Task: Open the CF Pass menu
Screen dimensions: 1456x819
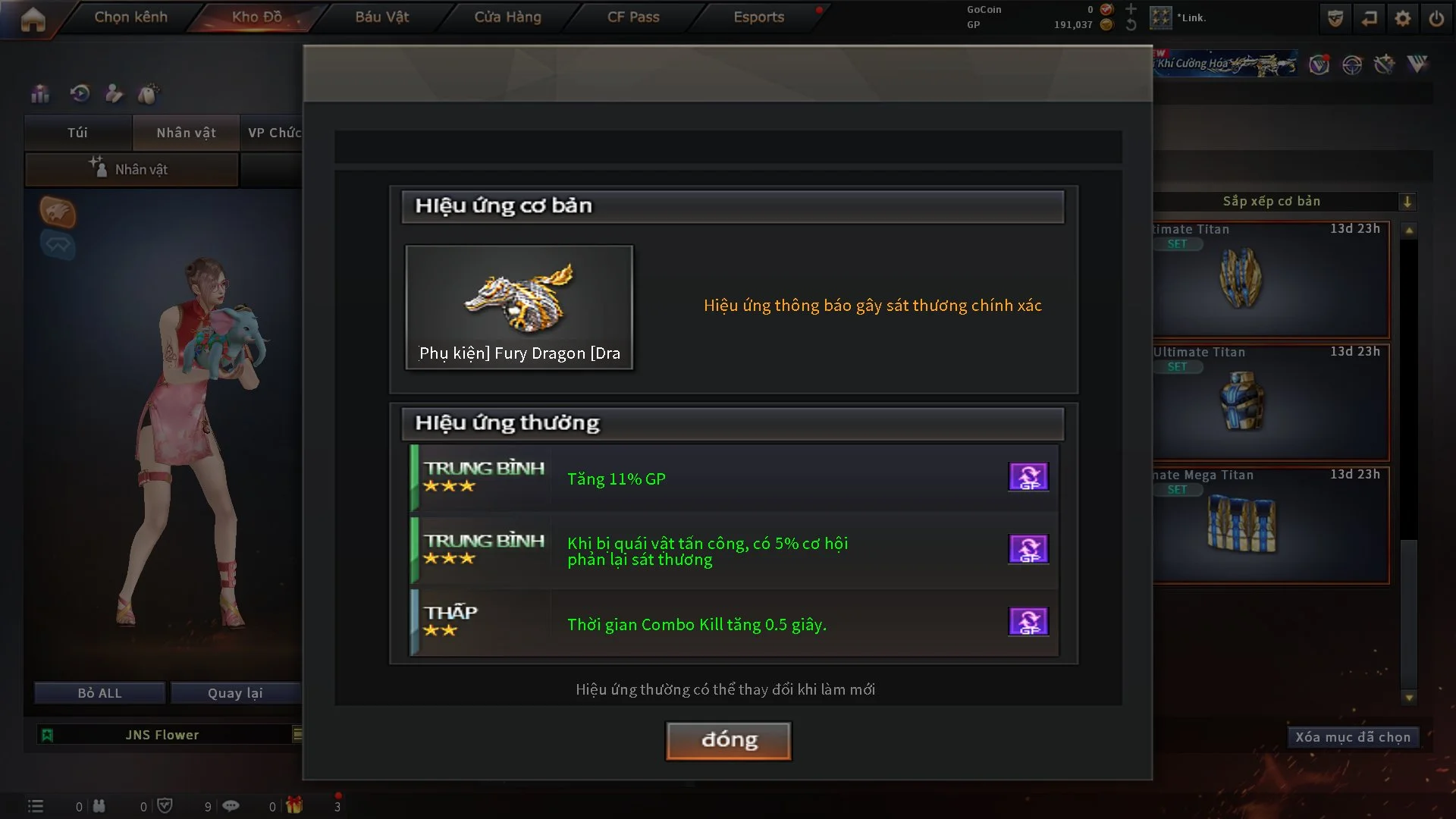Action: [x=633, y=17]
